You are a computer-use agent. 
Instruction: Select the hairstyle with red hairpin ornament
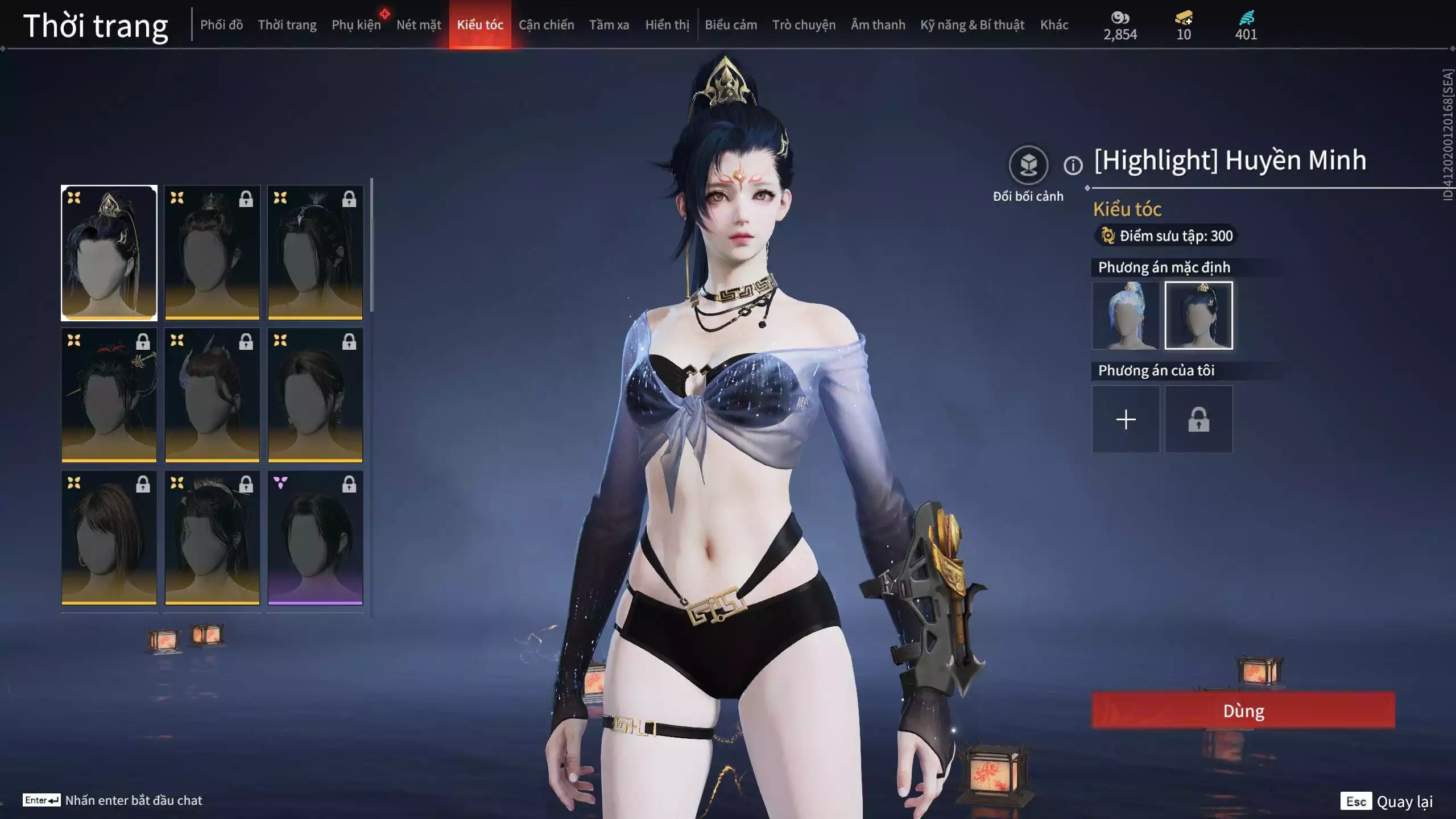click(x=109, y=395)
